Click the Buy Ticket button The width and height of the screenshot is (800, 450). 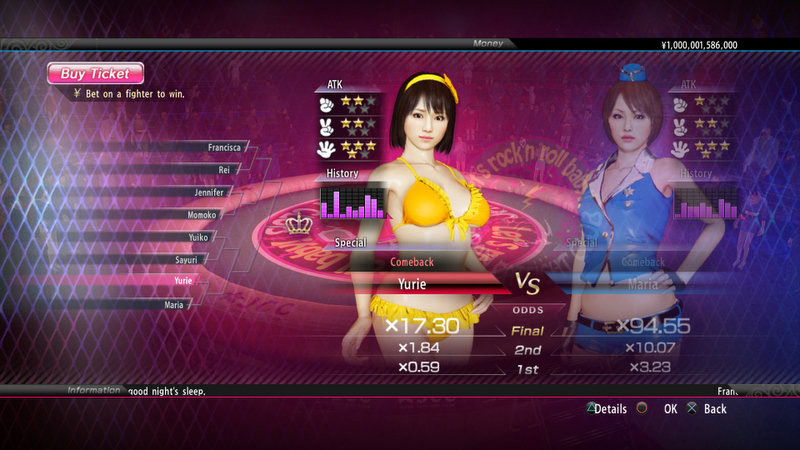pos(95,73)
